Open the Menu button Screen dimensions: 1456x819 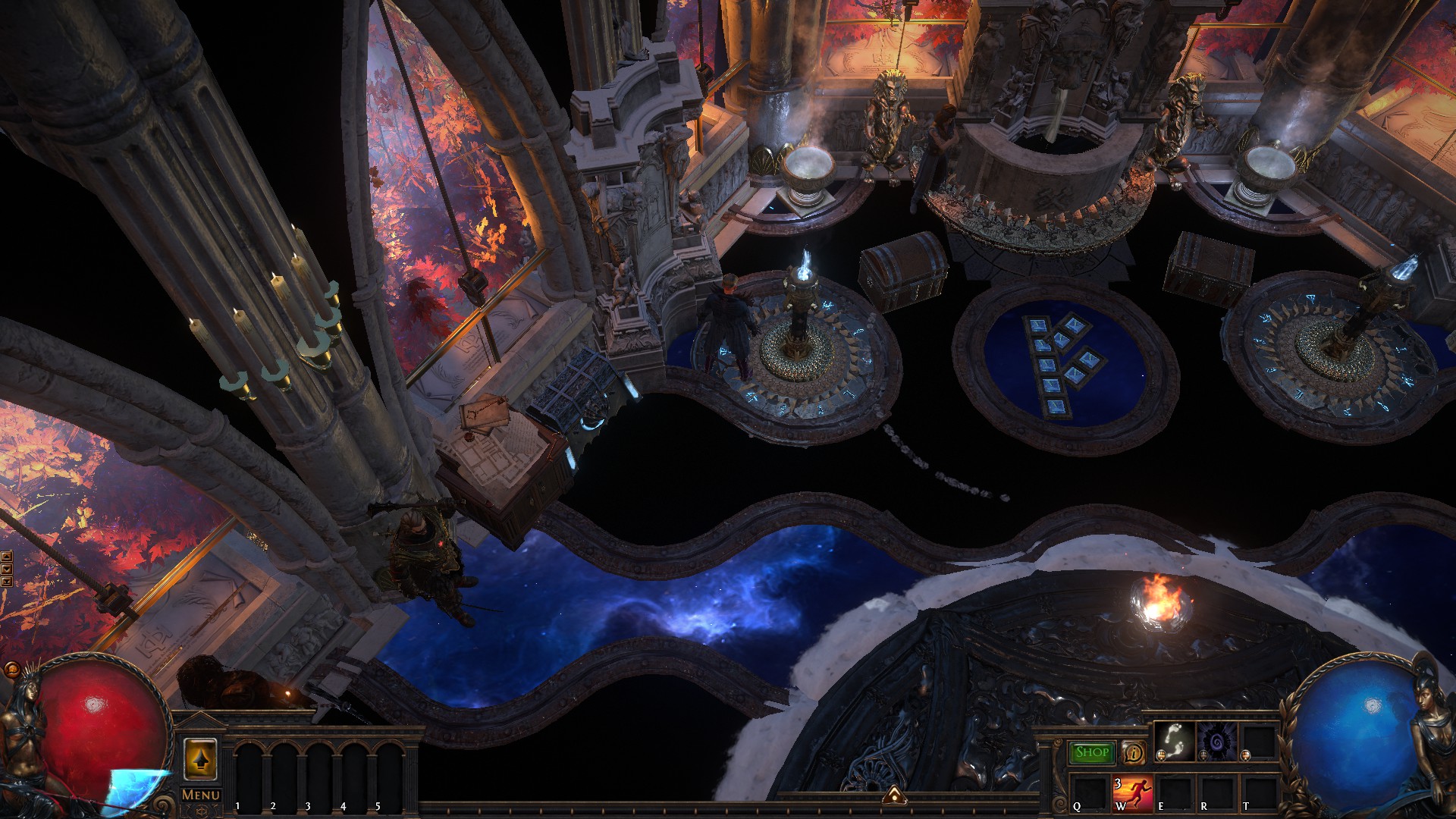pyautogui.click(x=201, y=795)
